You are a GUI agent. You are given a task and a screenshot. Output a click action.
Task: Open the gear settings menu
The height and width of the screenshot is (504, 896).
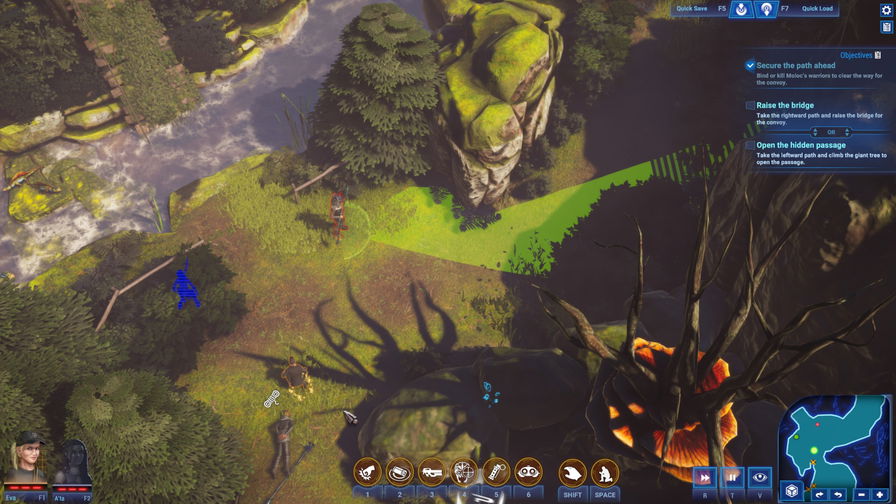pyautogui.click(x=886, y=10)
